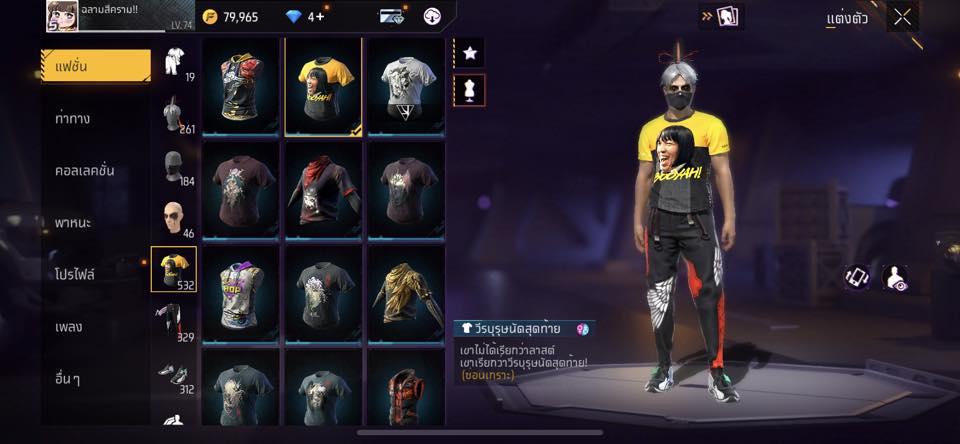Open the เพลง tab
The image size is (960, 444).
coord(69,326)
